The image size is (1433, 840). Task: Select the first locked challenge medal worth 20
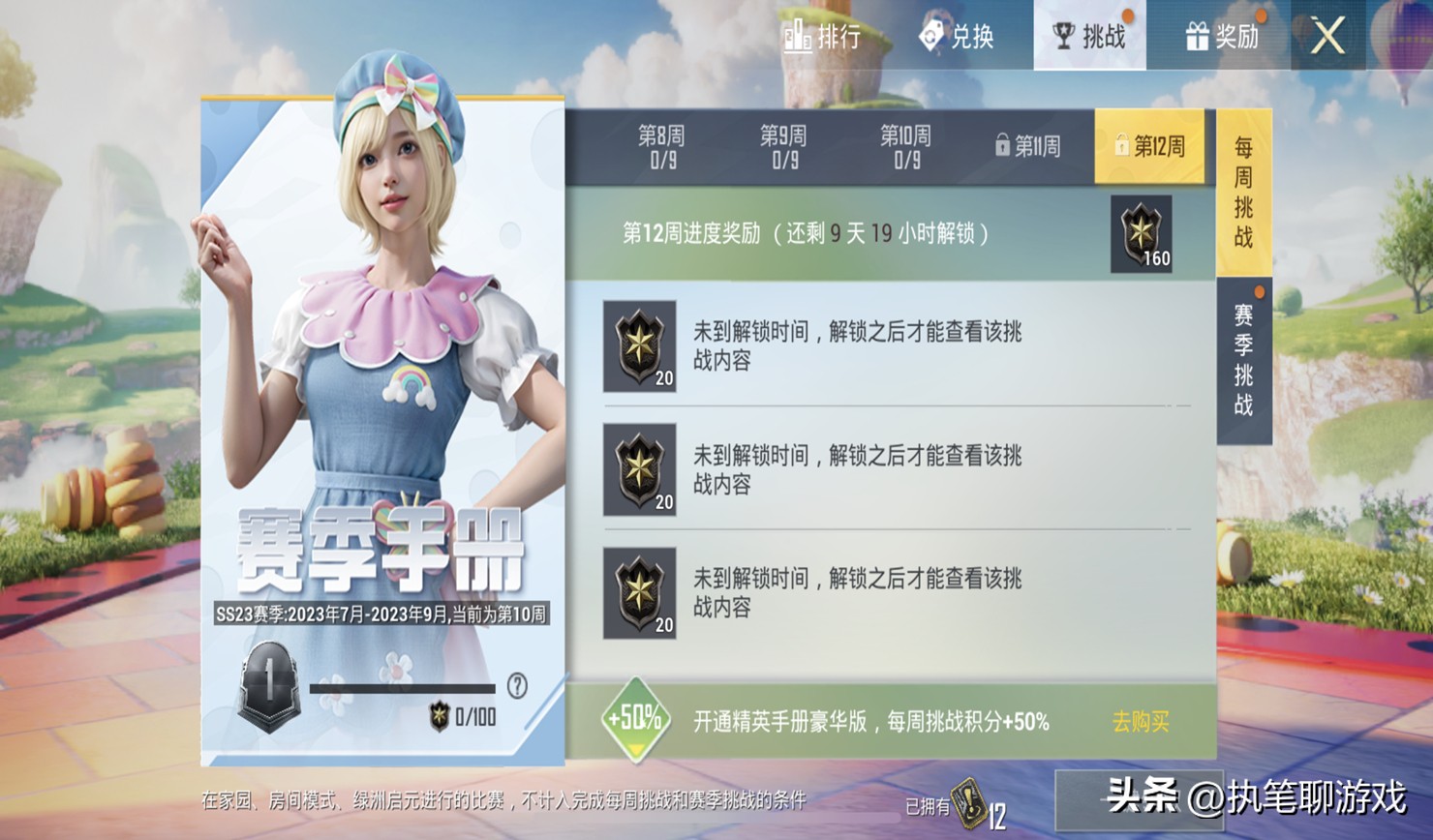[638, 344]
